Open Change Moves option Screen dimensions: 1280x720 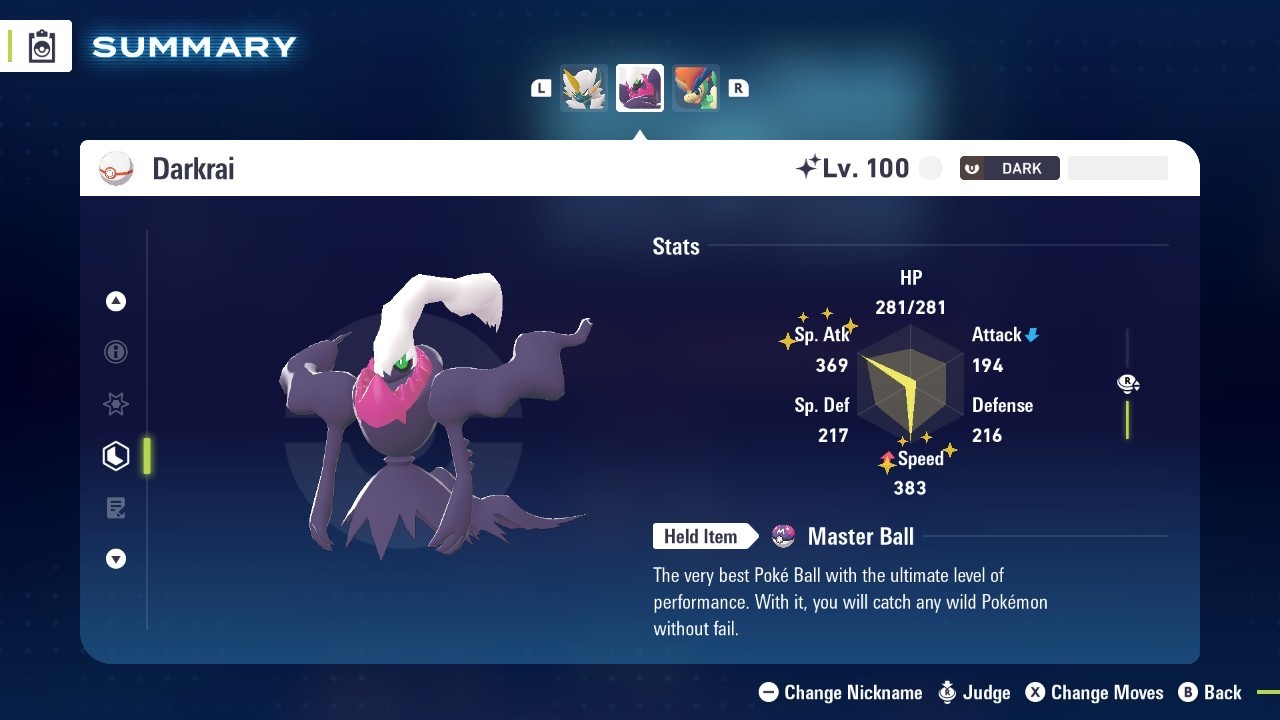[1095, 692]
